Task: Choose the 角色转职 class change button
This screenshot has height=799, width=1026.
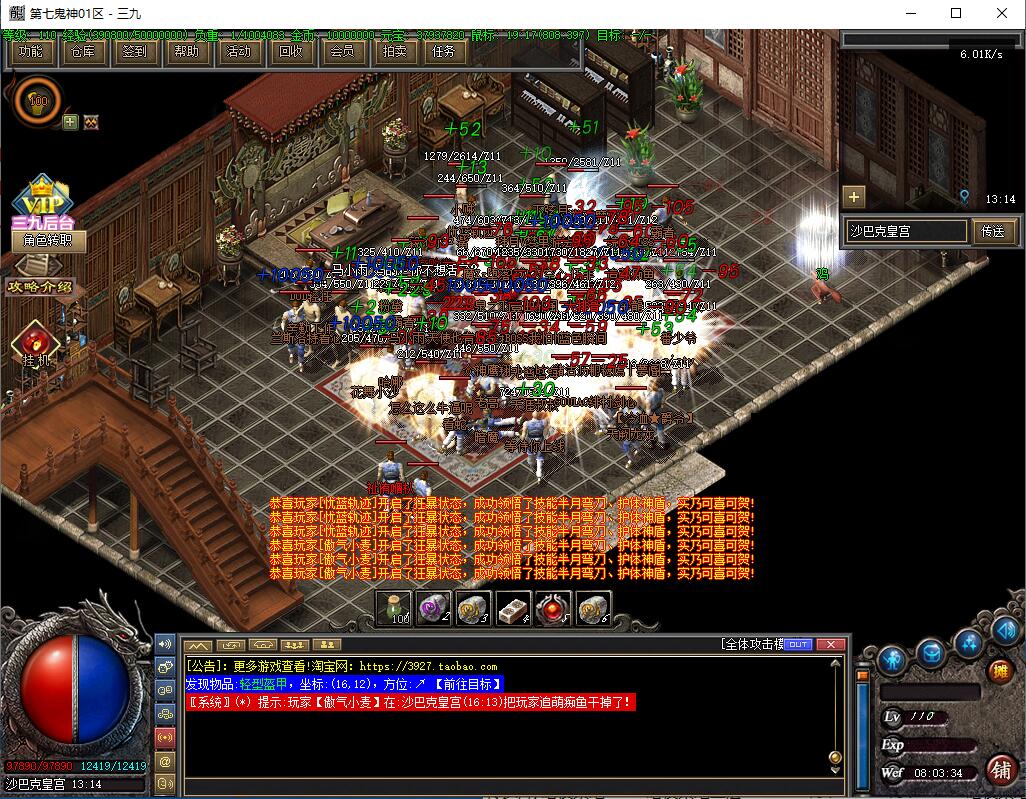Action: click(x=47, y=241)
